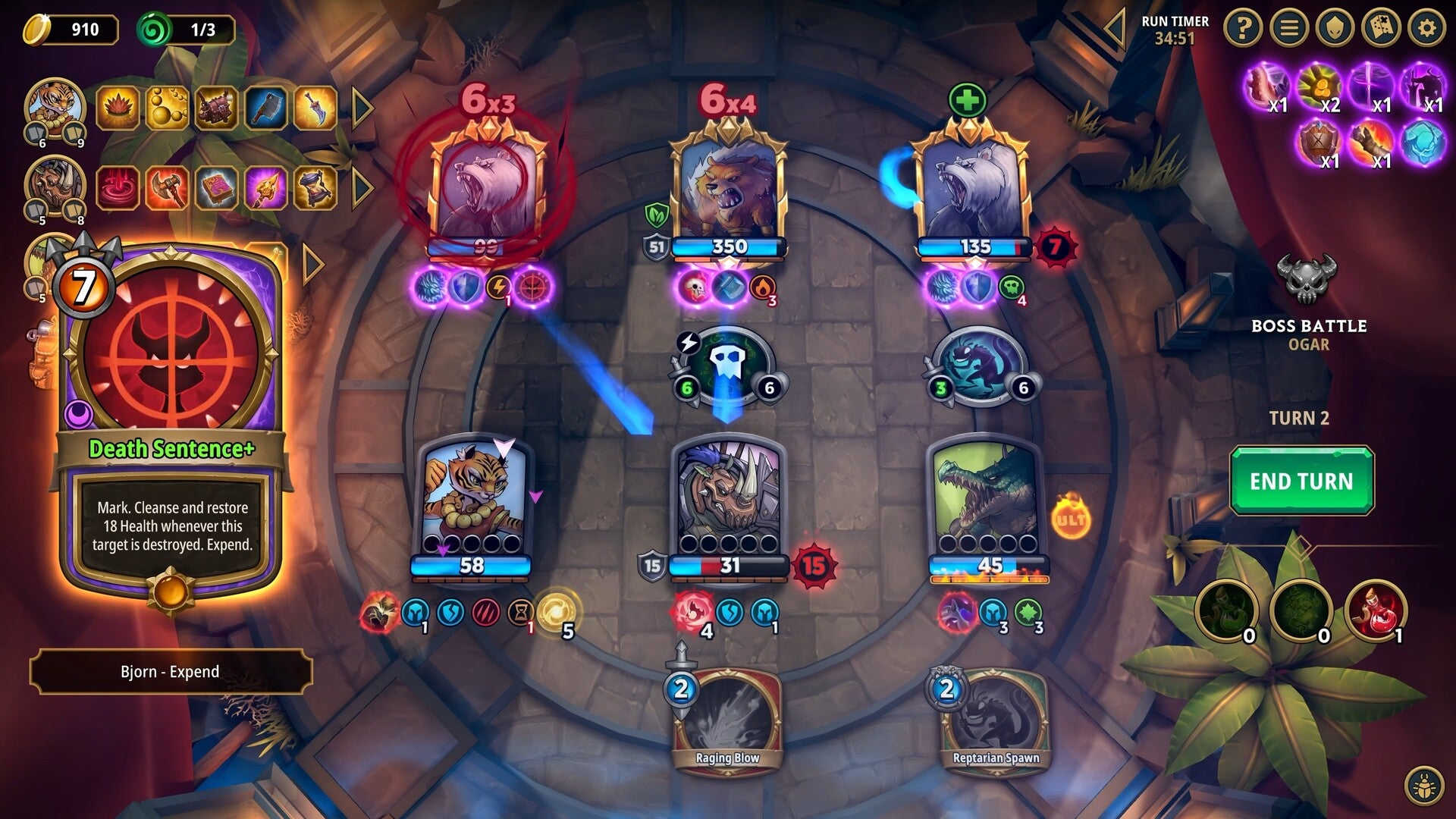Screen dimensions: 1456x819
Task: Select the Reptarian Spawn card
Action: pyautogui.click(x=995, y=720)
